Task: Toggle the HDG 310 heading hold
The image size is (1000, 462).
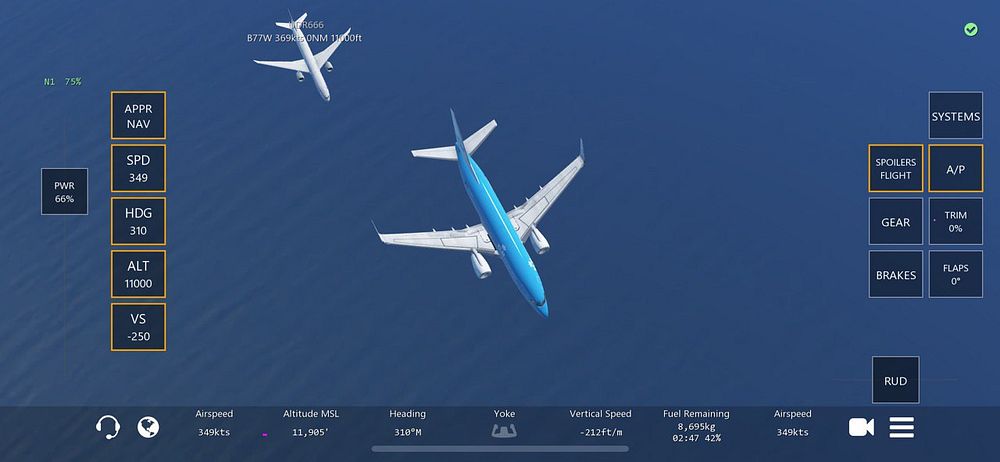Action: (138, 221)
